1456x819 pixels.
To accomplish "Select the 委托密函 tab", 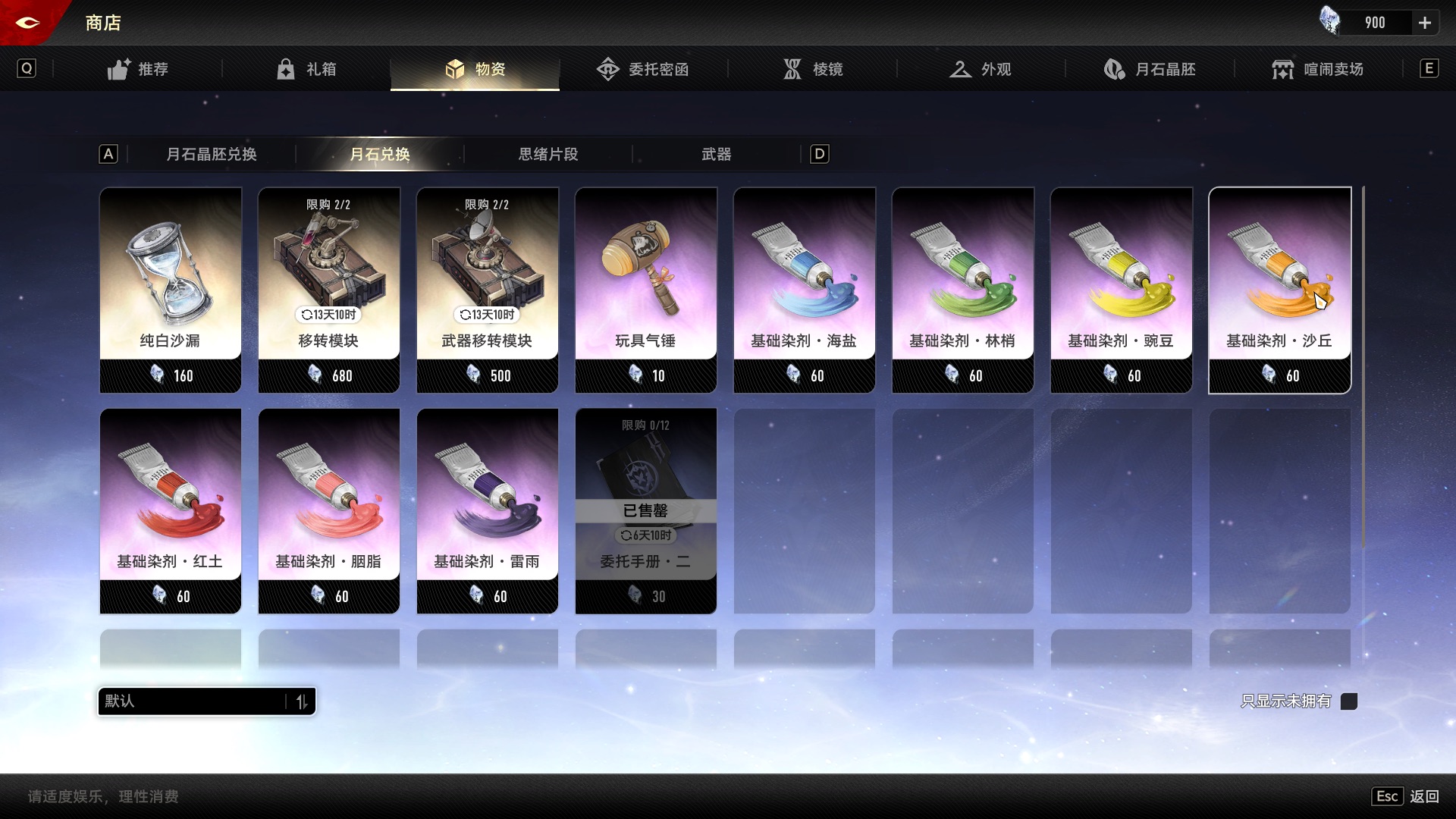I will point(643,69).
